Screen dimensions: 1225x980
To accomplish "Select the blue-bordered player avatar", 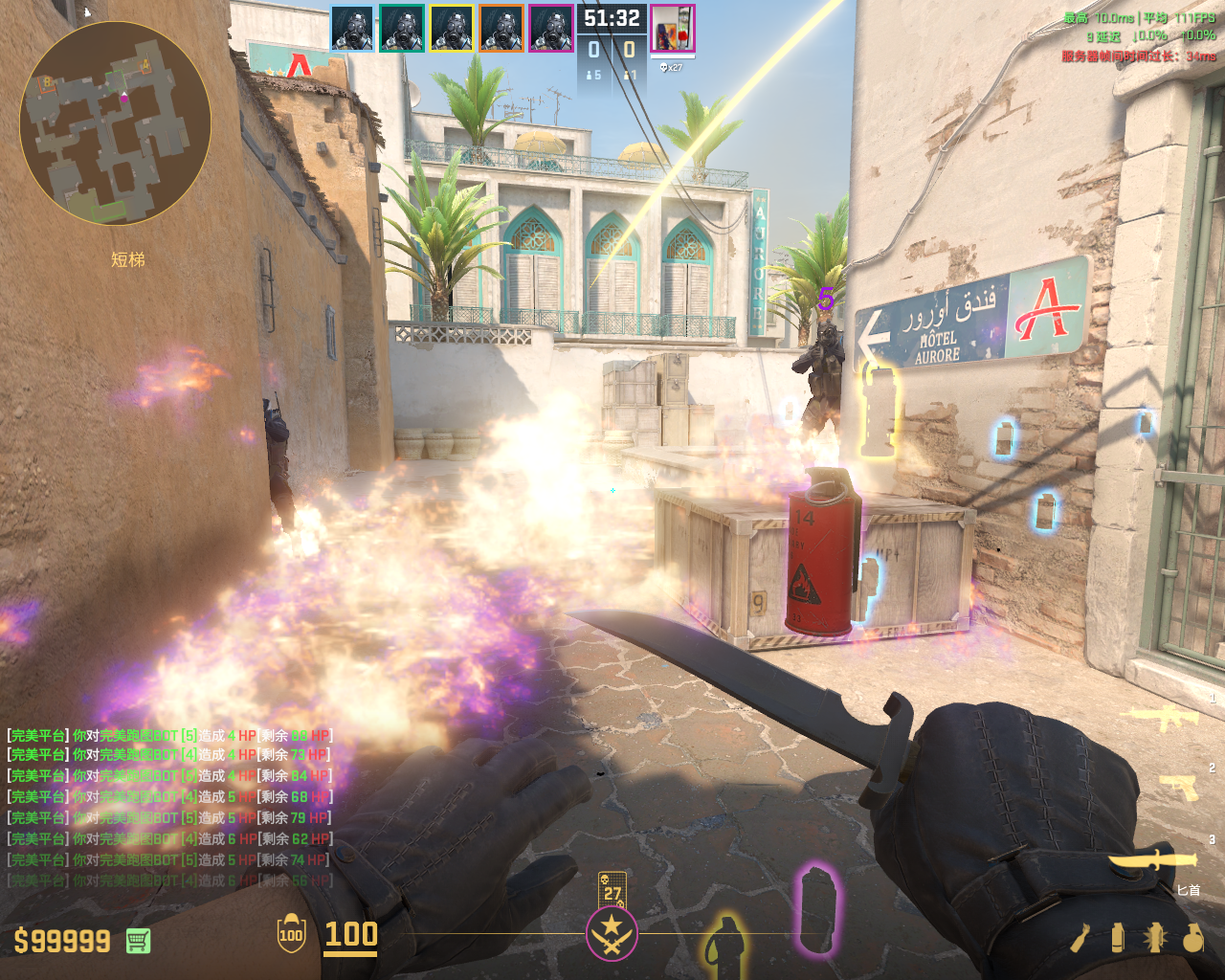I will tap(352, 29).
